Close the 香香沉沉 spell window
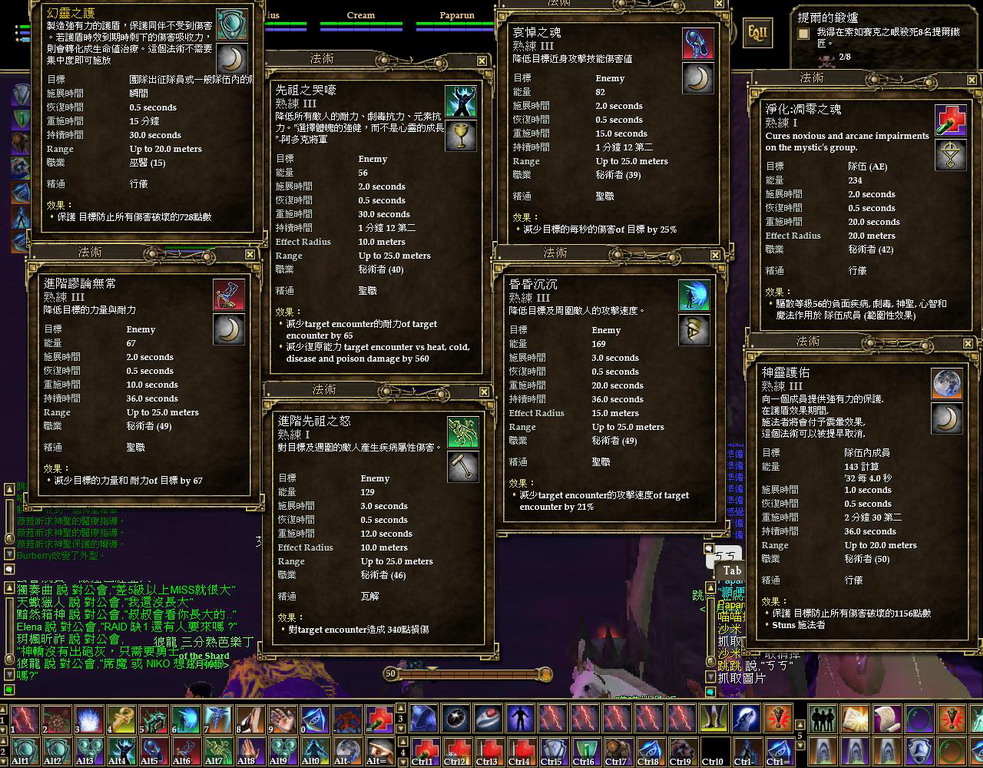Screen dimensions: 983x768 tap(715, 255)
